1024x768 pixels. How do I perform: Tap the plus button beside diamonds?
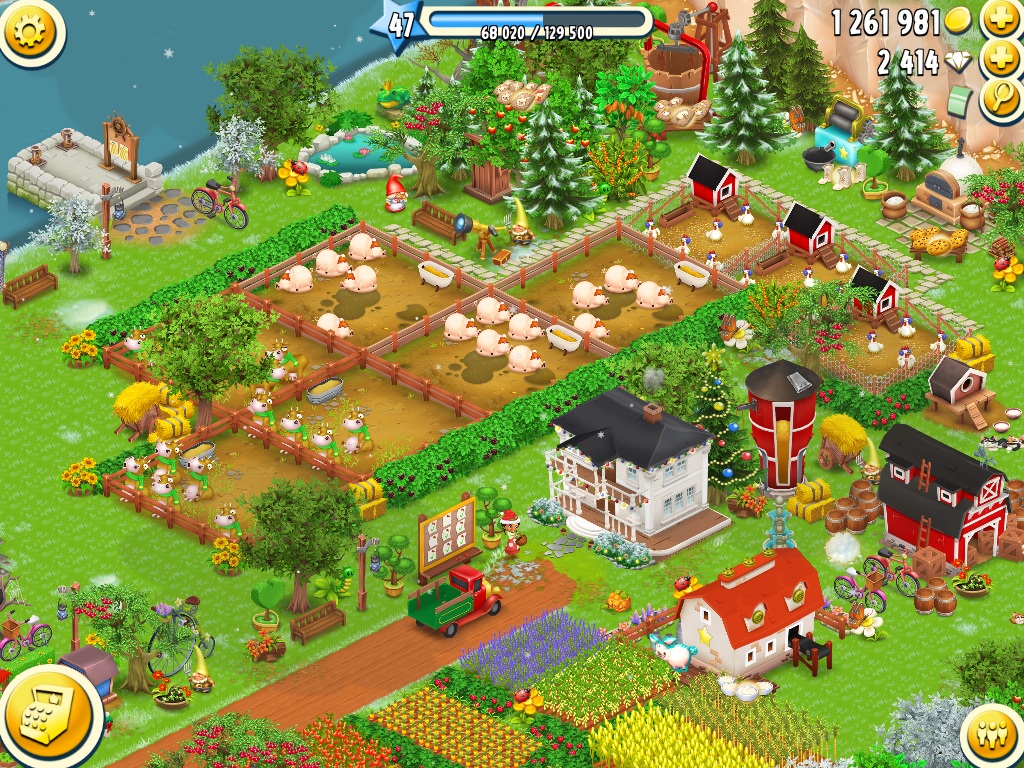coord(1000,60)
